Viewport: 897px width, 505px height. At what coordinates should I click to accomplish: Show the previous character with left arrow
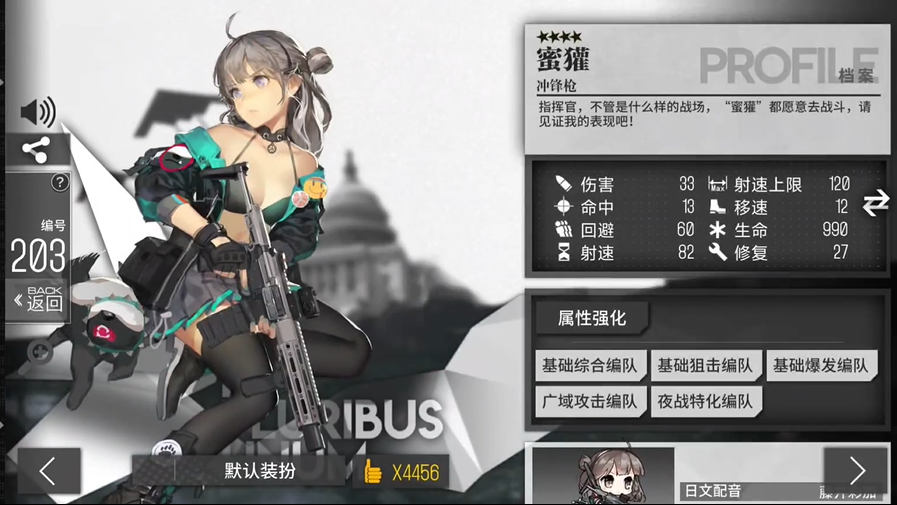pos(48,470)
